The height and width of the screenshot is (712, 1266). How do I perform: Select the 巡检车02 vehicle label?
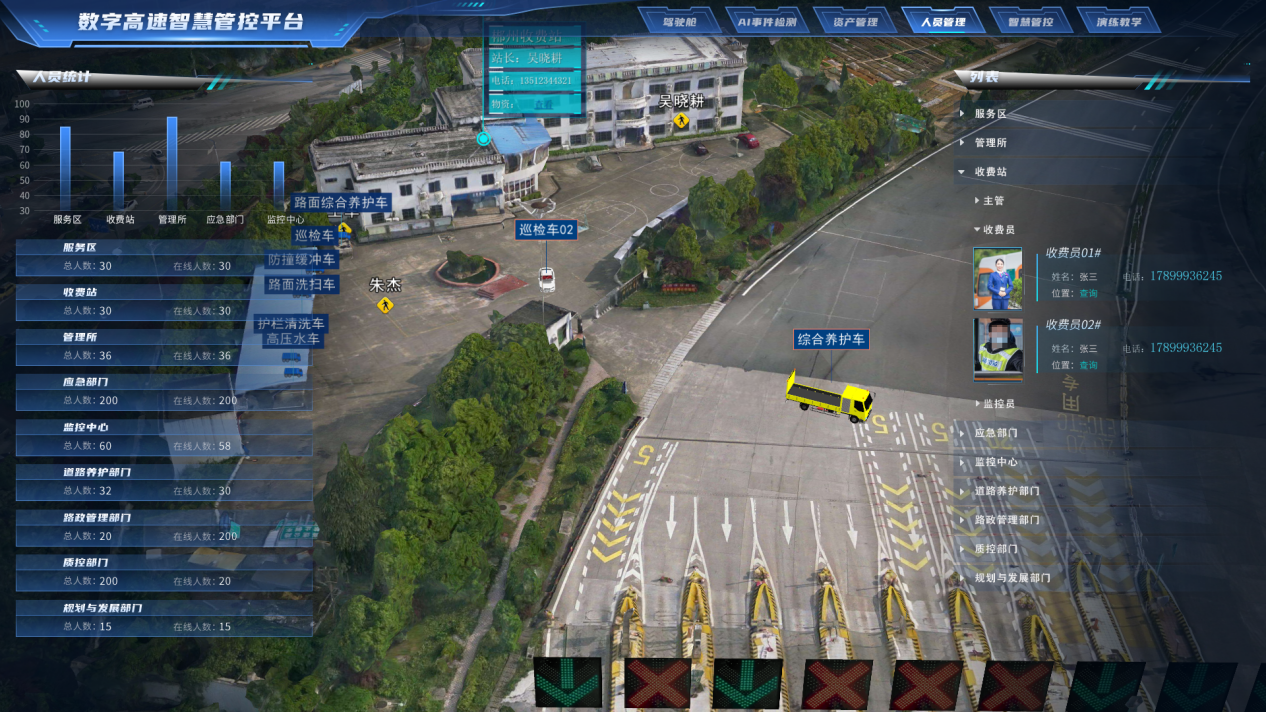pyautogui.click(x=546, y=230)
